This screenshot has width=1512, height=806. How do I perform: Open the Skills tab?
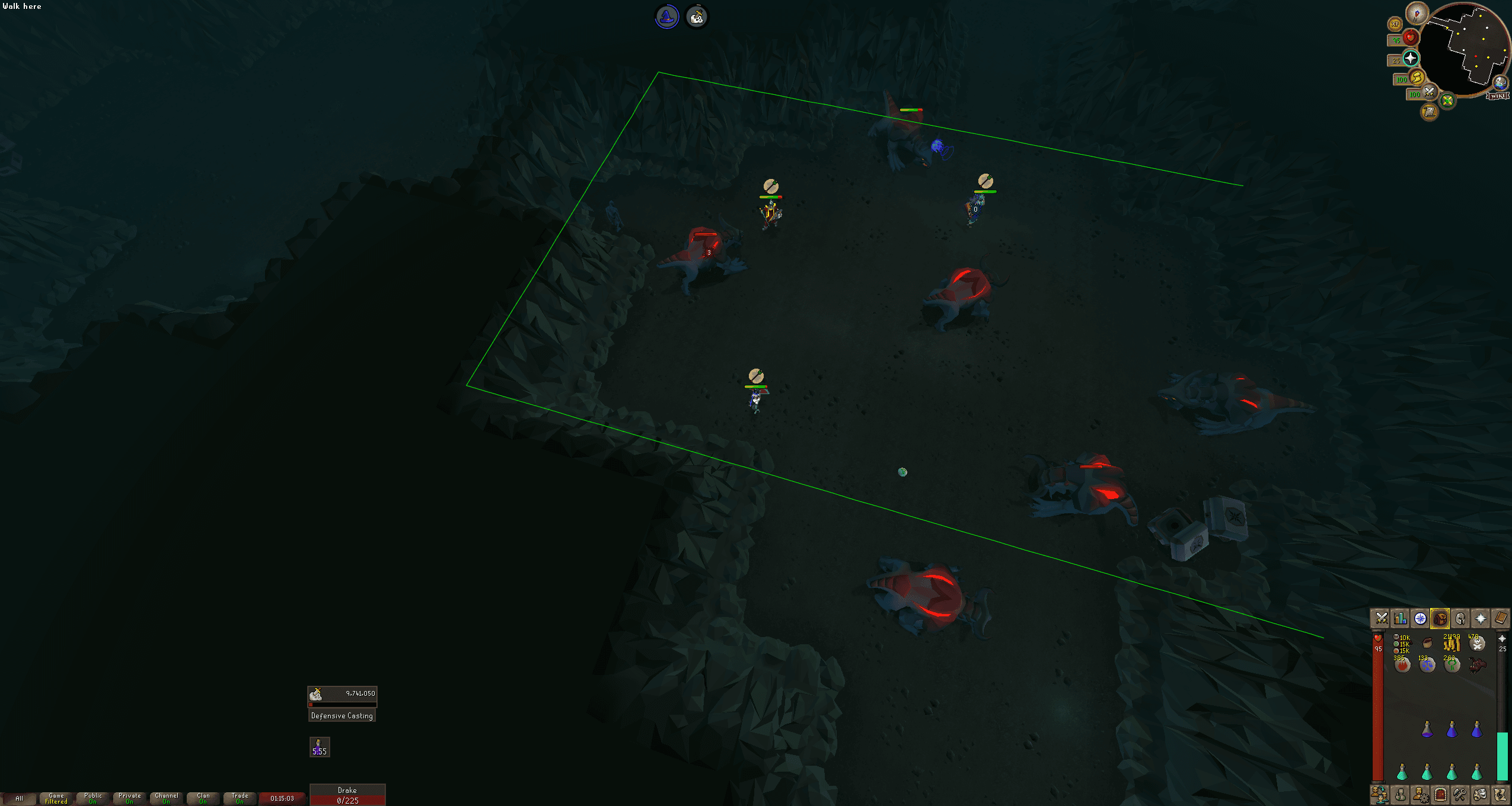1401,618
